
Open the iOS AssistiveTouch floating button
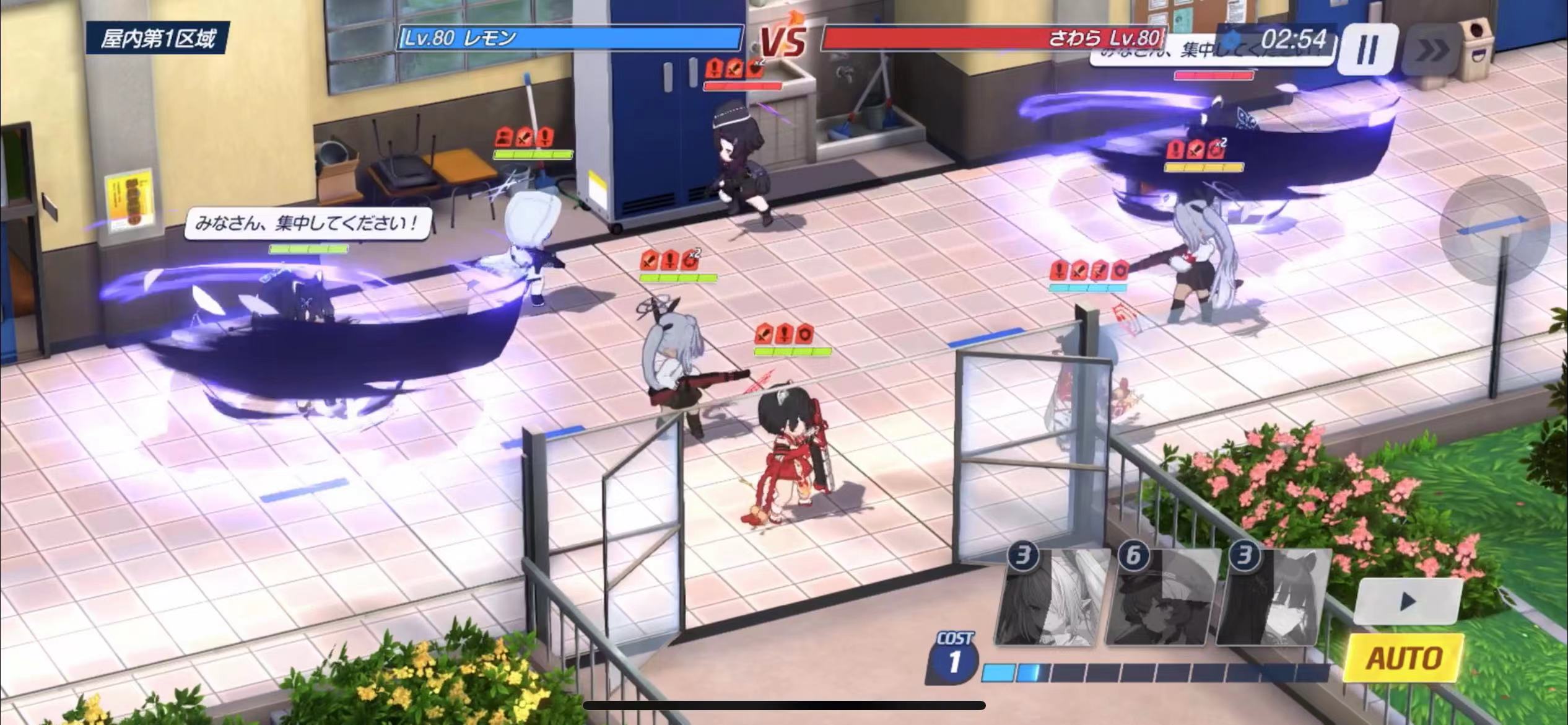point(1494,231)
